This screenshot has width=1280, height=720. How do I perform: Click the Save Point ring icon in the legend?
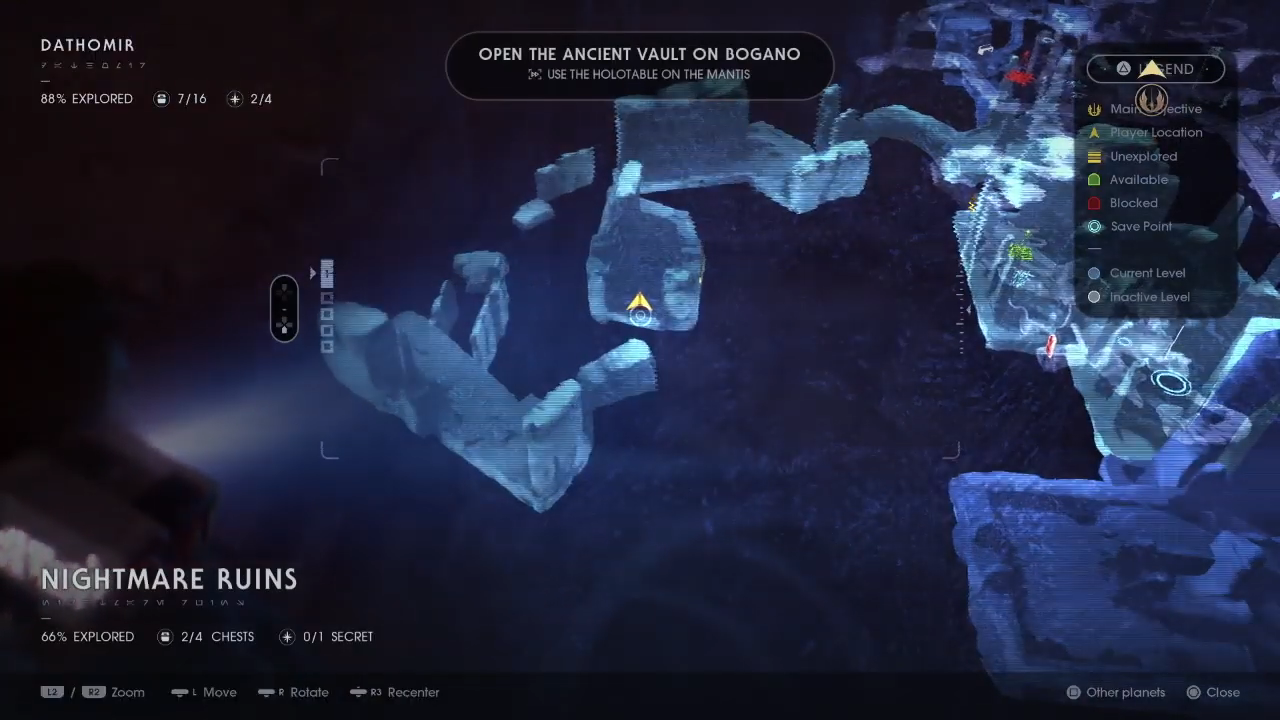1094,226
